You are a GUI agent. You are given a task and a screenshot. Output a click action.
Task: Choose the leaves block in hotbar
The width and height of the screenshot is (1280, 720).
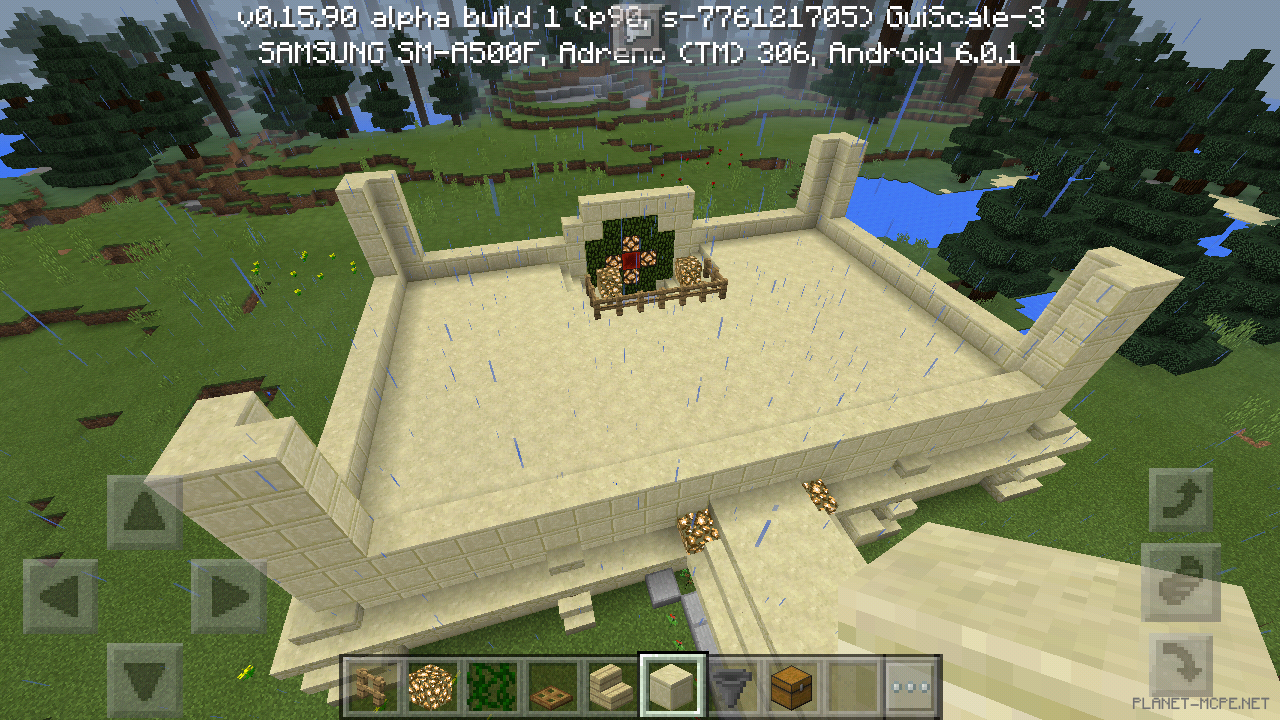tap(491, 686)
